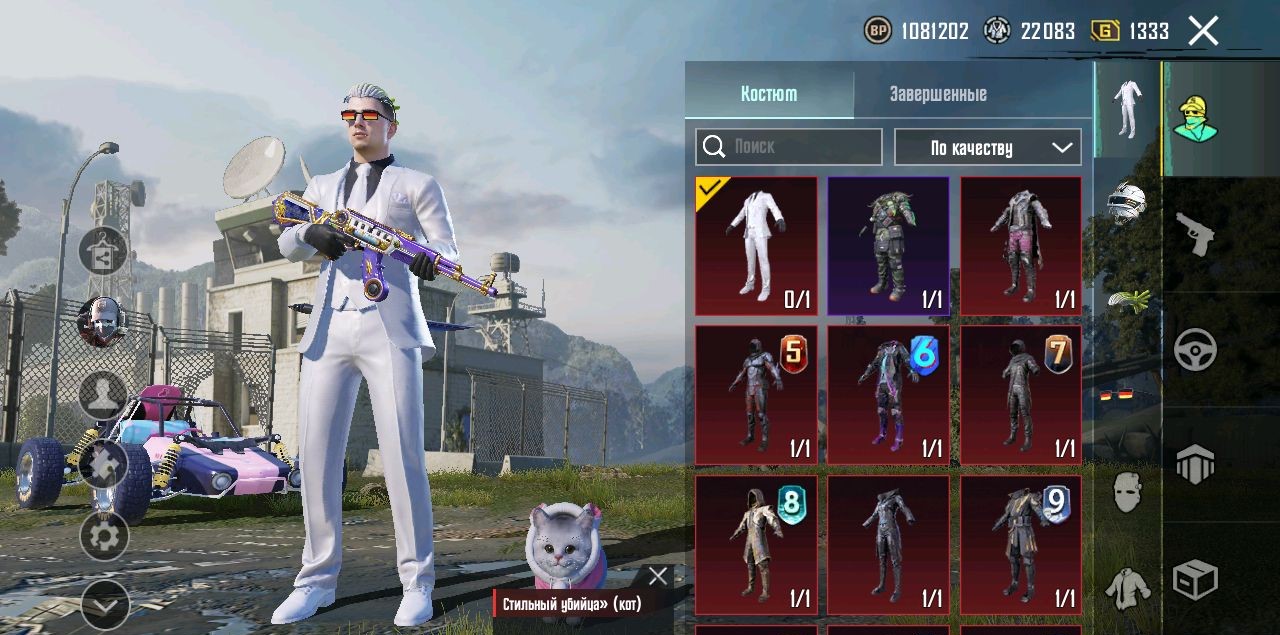
Task: Pick the outfit with the 9 badge
Action: pos(1021,544)
